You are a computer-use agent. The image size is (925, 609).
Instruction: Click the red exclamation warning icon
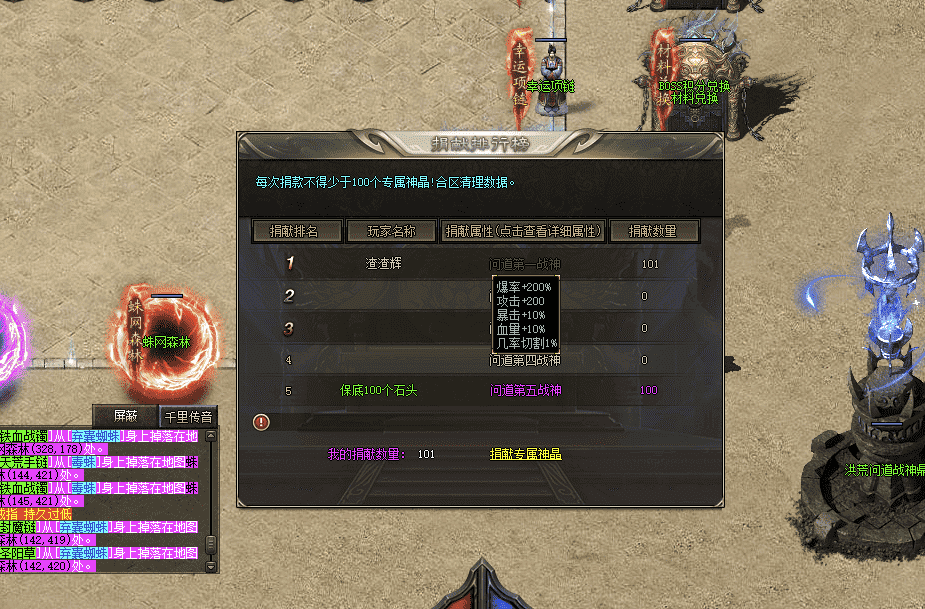pyautogui.click(x=262, y=422)
